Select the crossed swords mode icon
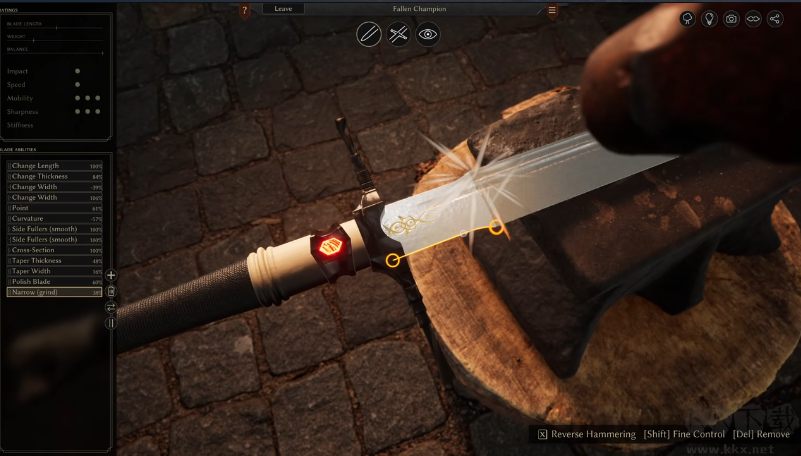 click(x=399, y=35)
